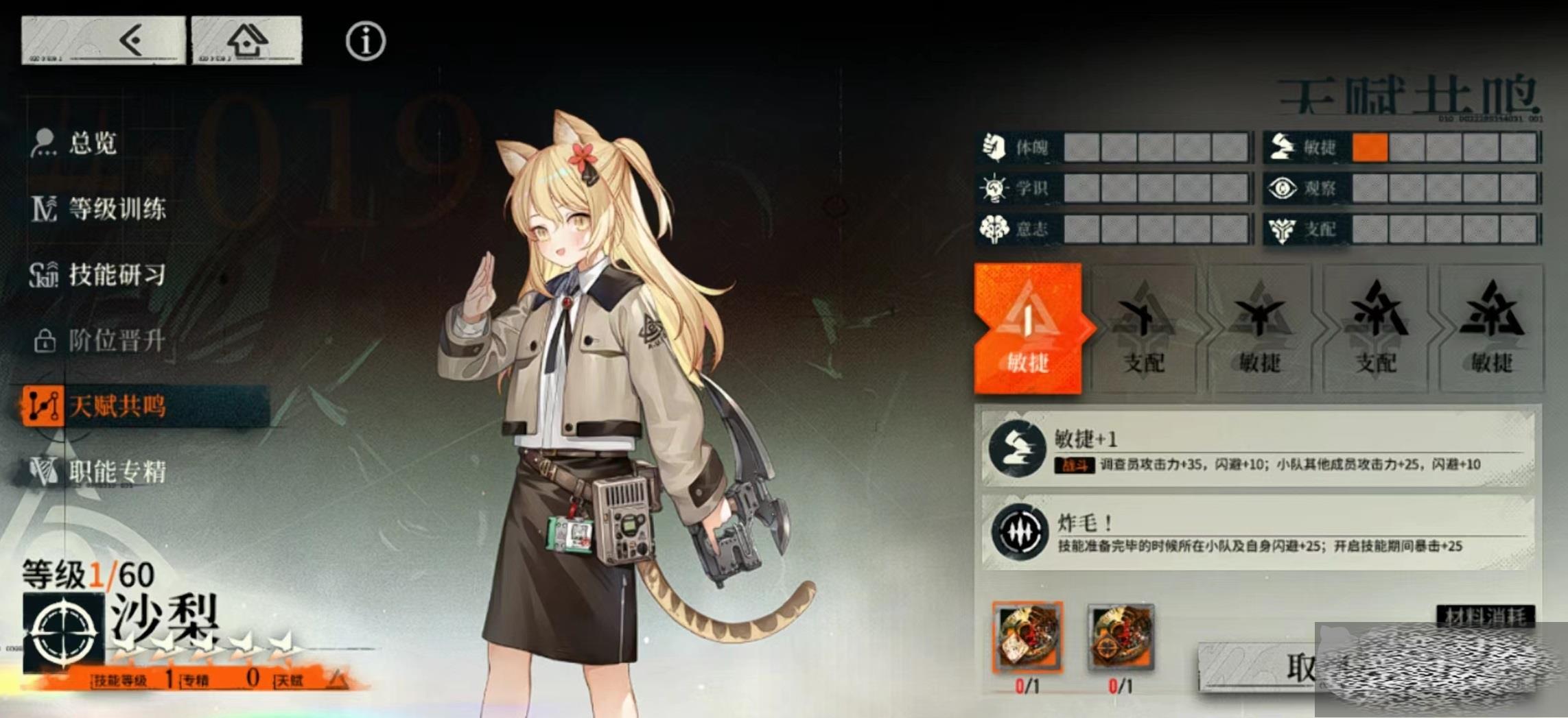Select the 技能研习 skill study entry
The height and width of the screenshot is (718, 1568).
(117, 275)
